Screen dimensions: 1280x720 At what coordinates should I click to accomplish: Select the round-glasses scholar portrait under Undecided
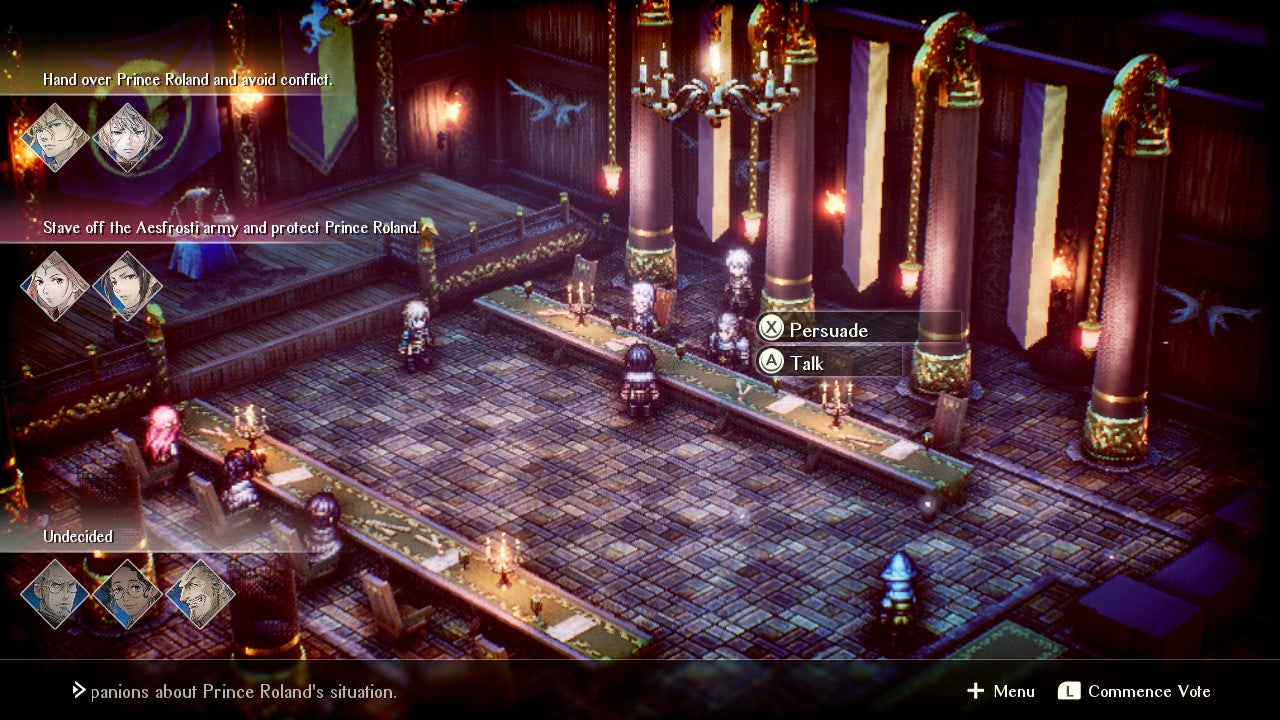[x=128, y=592]
